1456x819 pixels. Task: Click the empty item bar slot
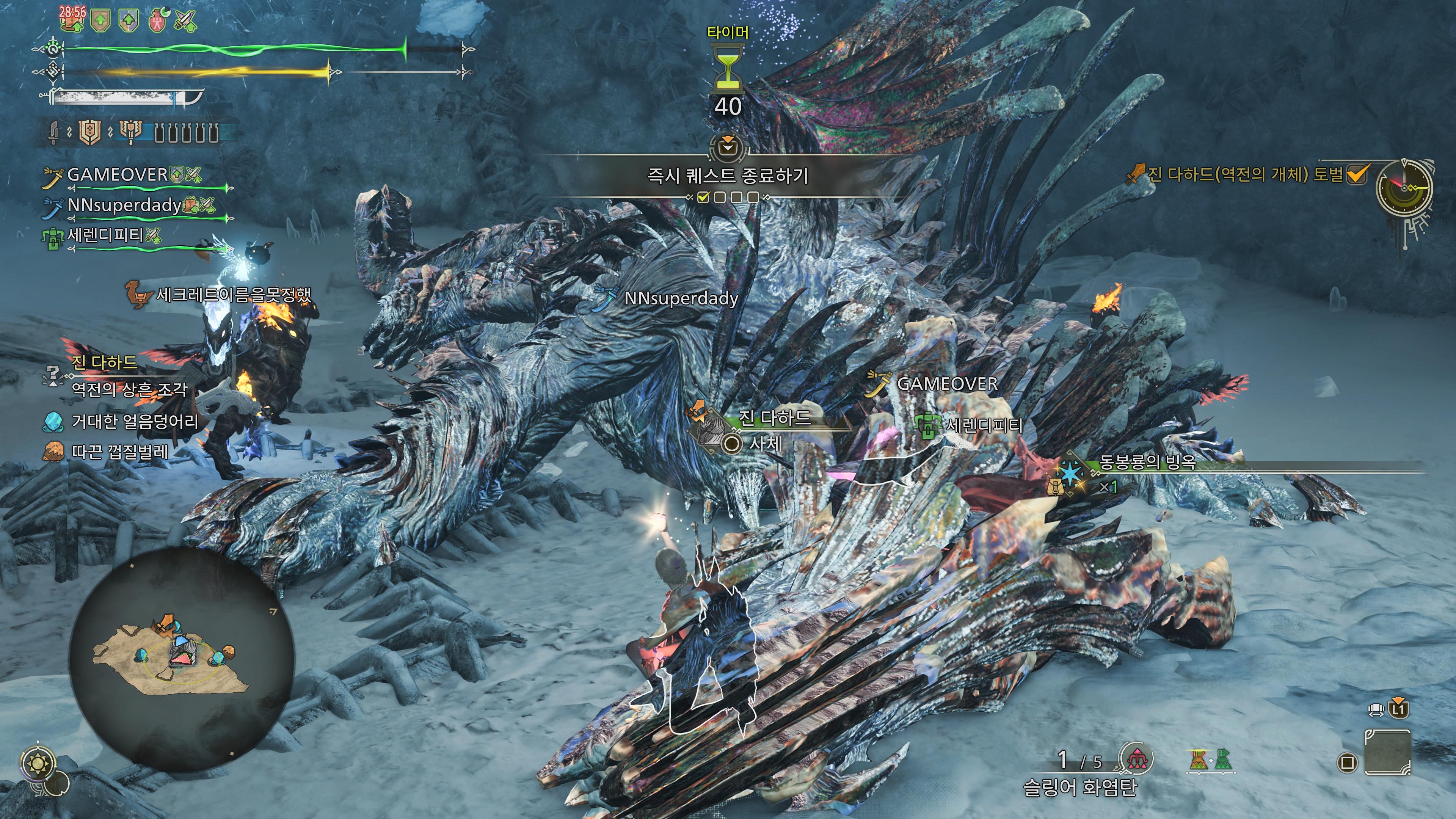1388,752
